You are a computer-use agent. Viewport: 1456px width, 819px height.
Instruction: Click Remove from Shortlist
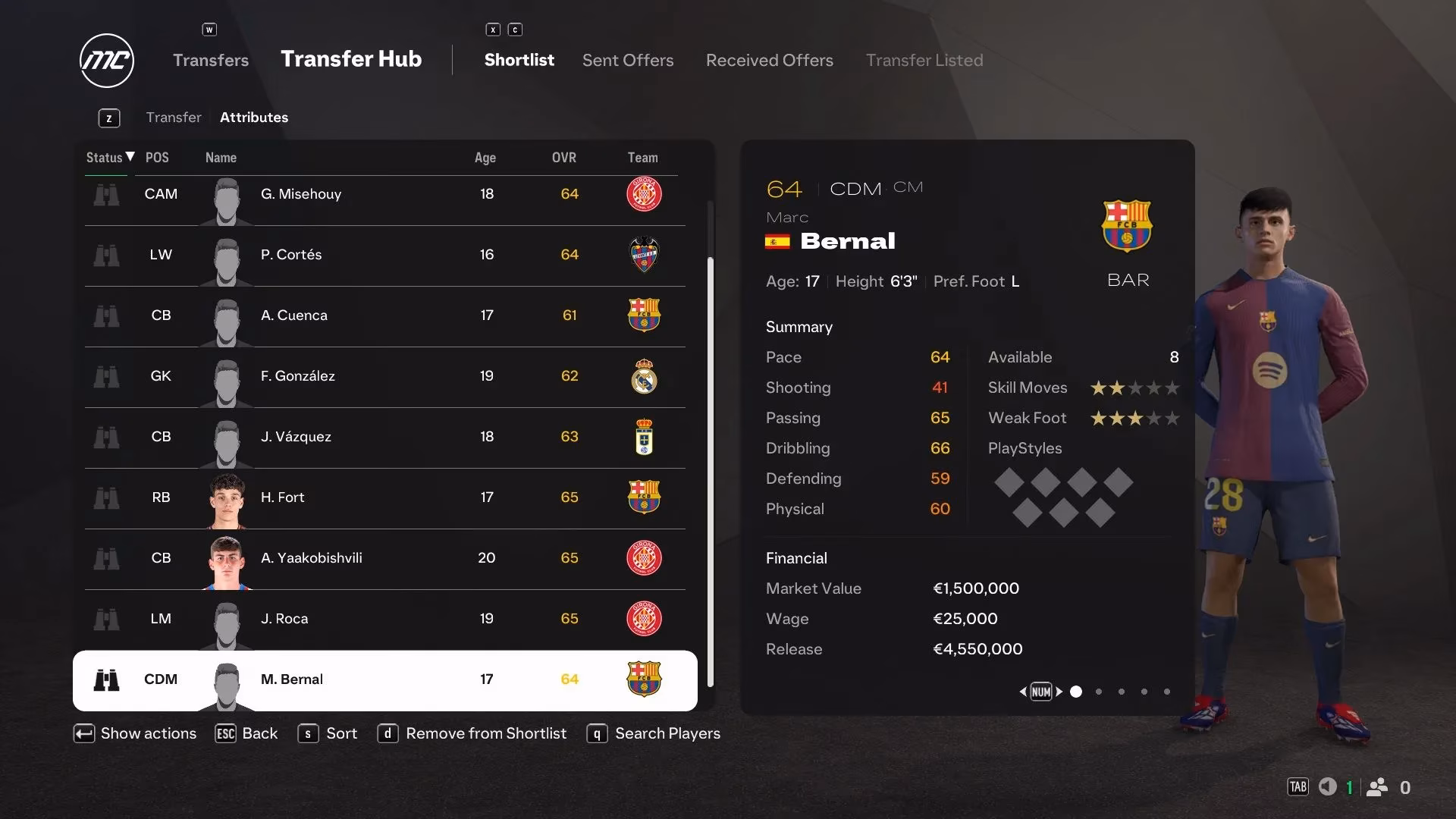(485, 733)
